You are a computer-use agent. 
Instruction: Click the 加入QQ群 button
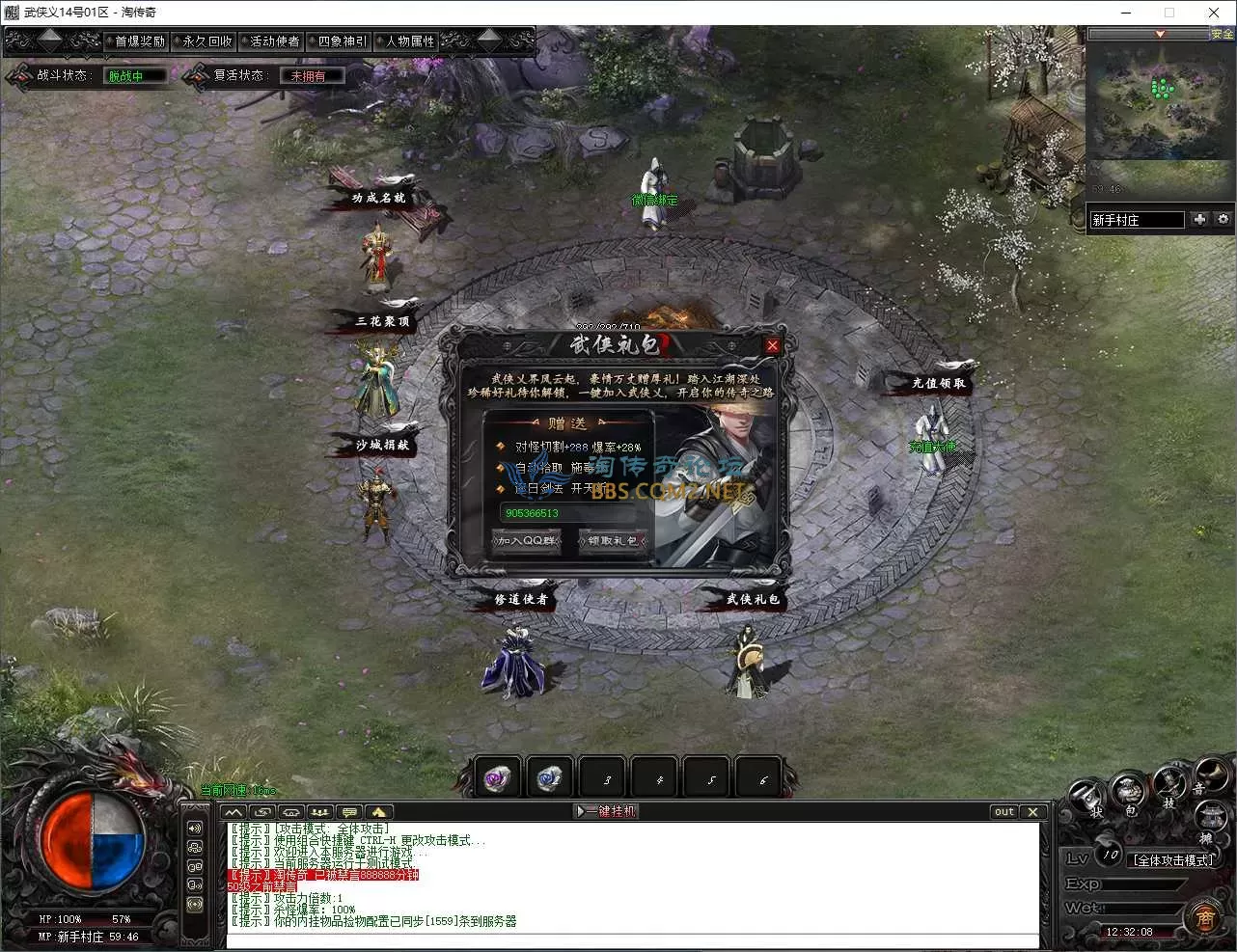[526, 541]
